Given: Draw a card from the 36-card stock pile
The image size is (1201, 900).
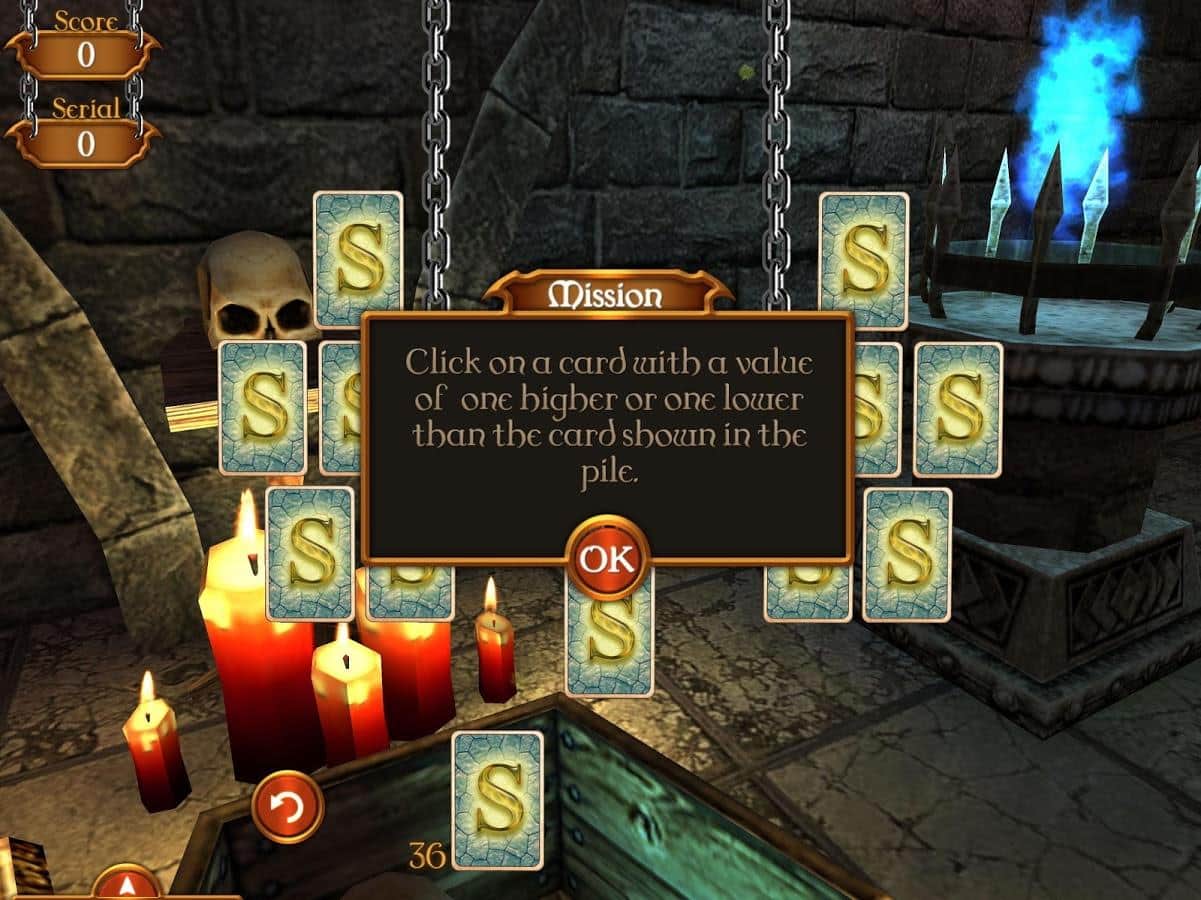Looking at the screenshot, I should [497, 798].
